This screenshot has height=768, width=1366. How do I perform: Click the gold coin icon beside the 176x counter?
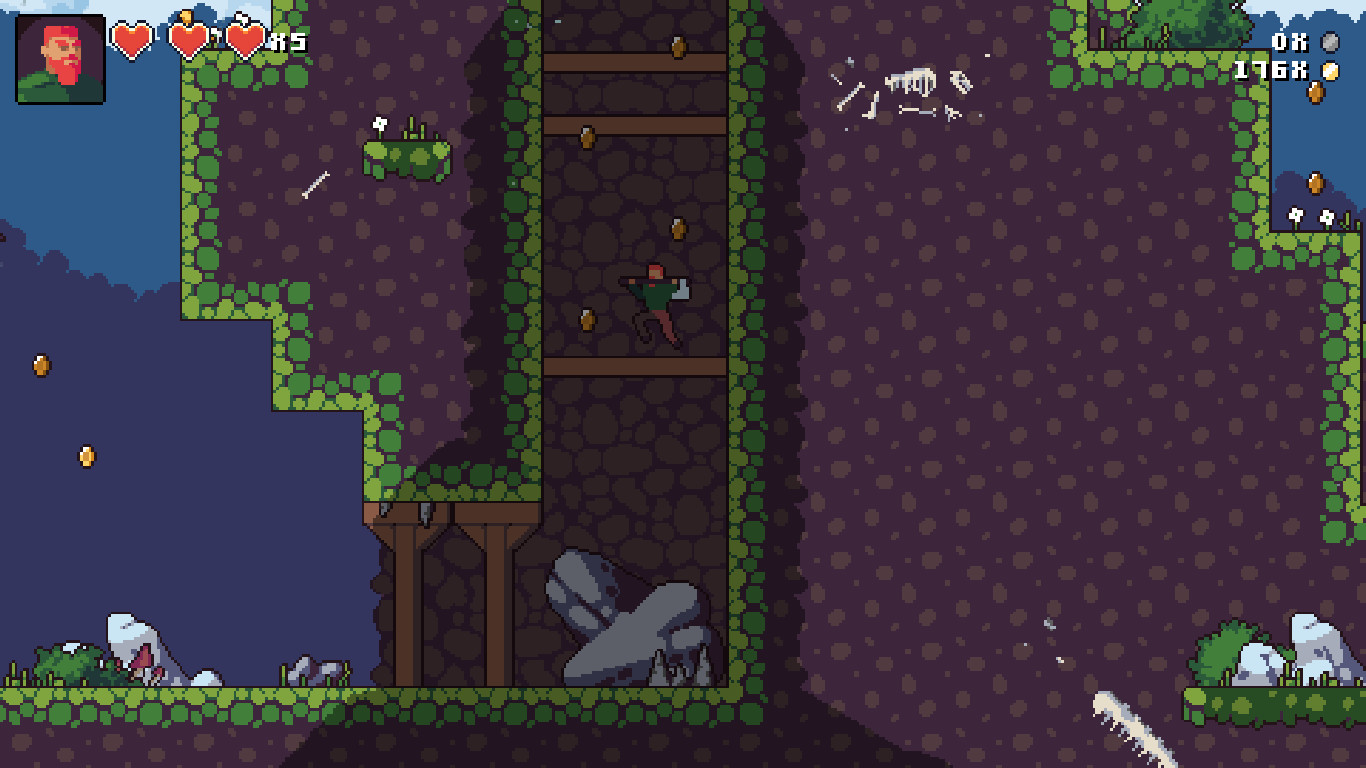click(1328, 72)
